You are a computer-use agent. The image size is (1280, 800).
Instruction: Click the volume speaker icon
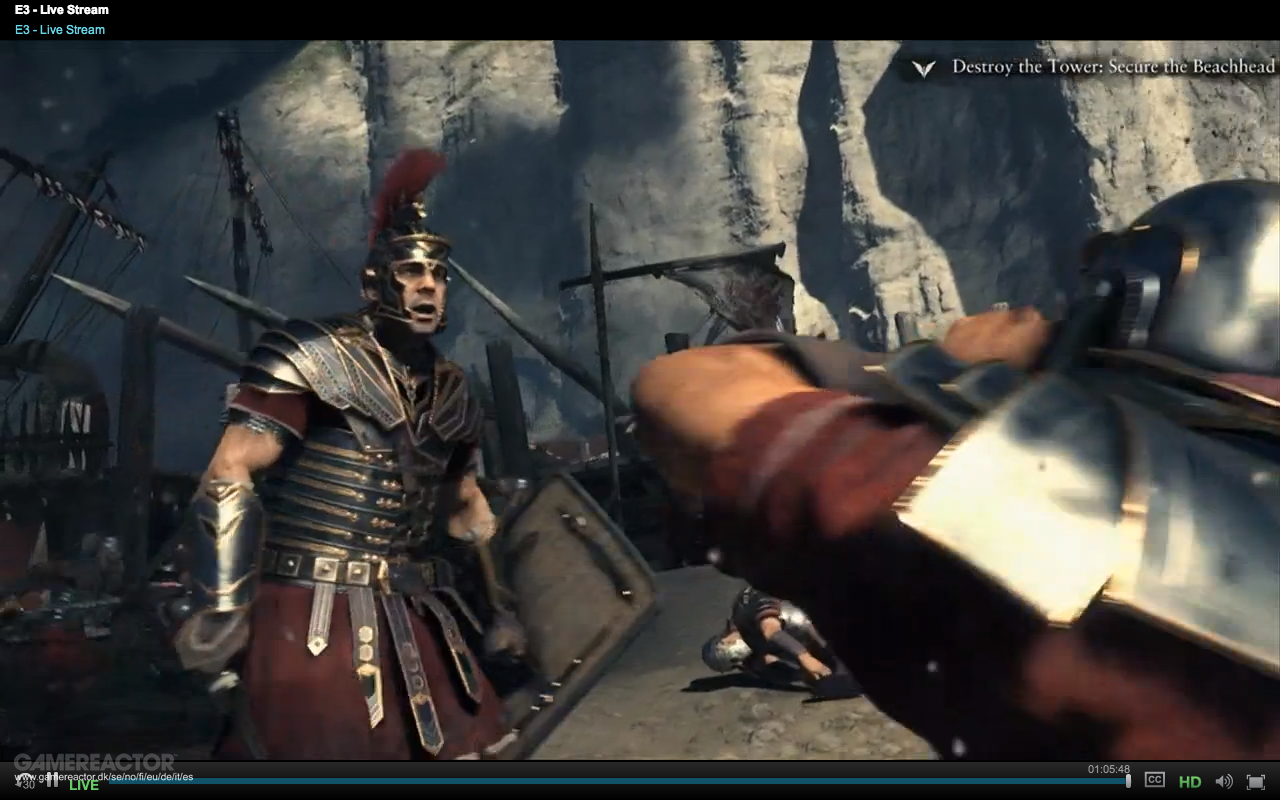point(1224,781)
